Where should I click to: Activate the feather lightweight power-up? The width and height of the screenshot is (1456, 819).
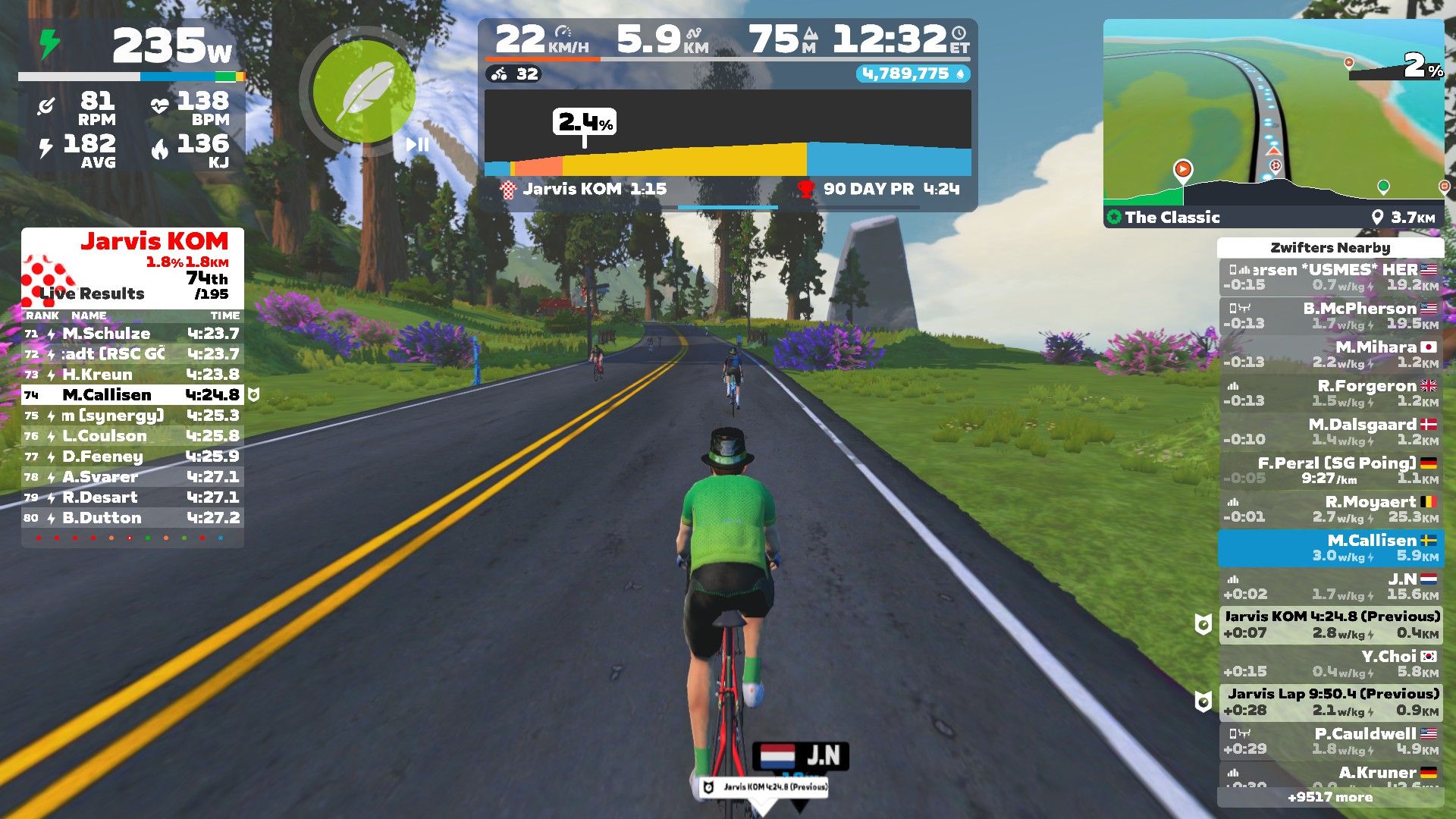(x=364, y=93)
